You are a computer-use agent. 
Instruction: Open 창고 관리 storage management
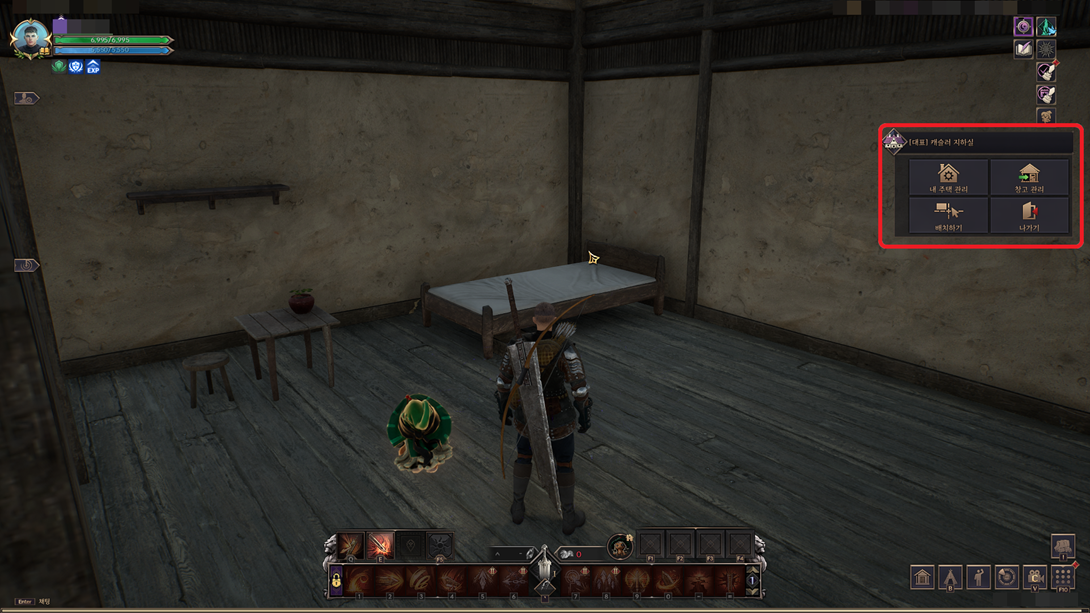coord(1029,178)
